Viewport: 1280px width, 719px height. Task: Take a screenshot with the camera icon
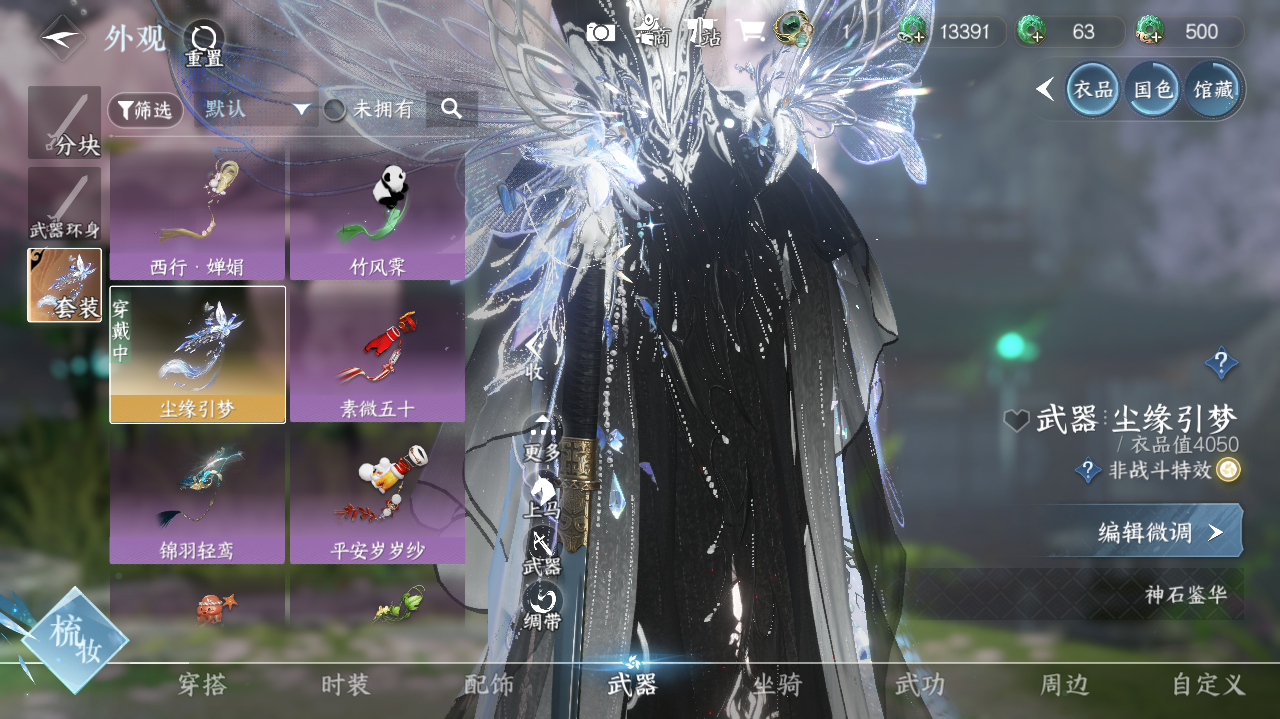pos(601,32)
